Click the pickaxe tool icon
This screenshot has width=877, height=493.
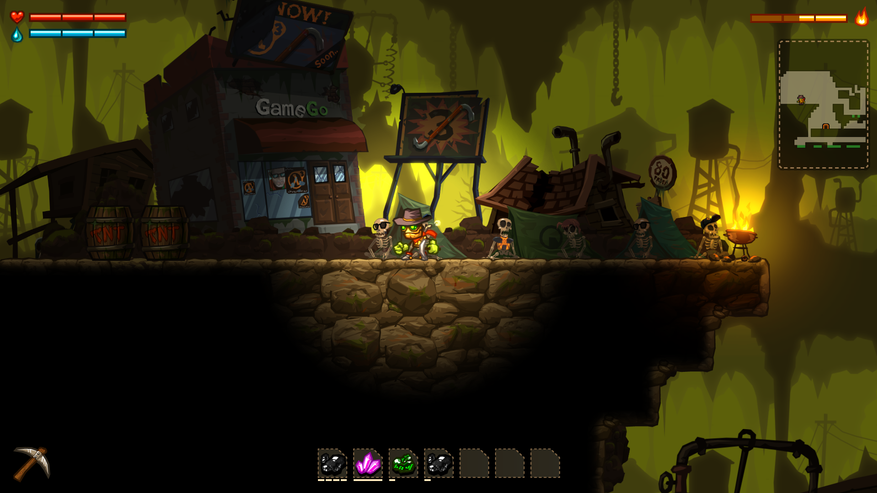[x=30, y=463]
